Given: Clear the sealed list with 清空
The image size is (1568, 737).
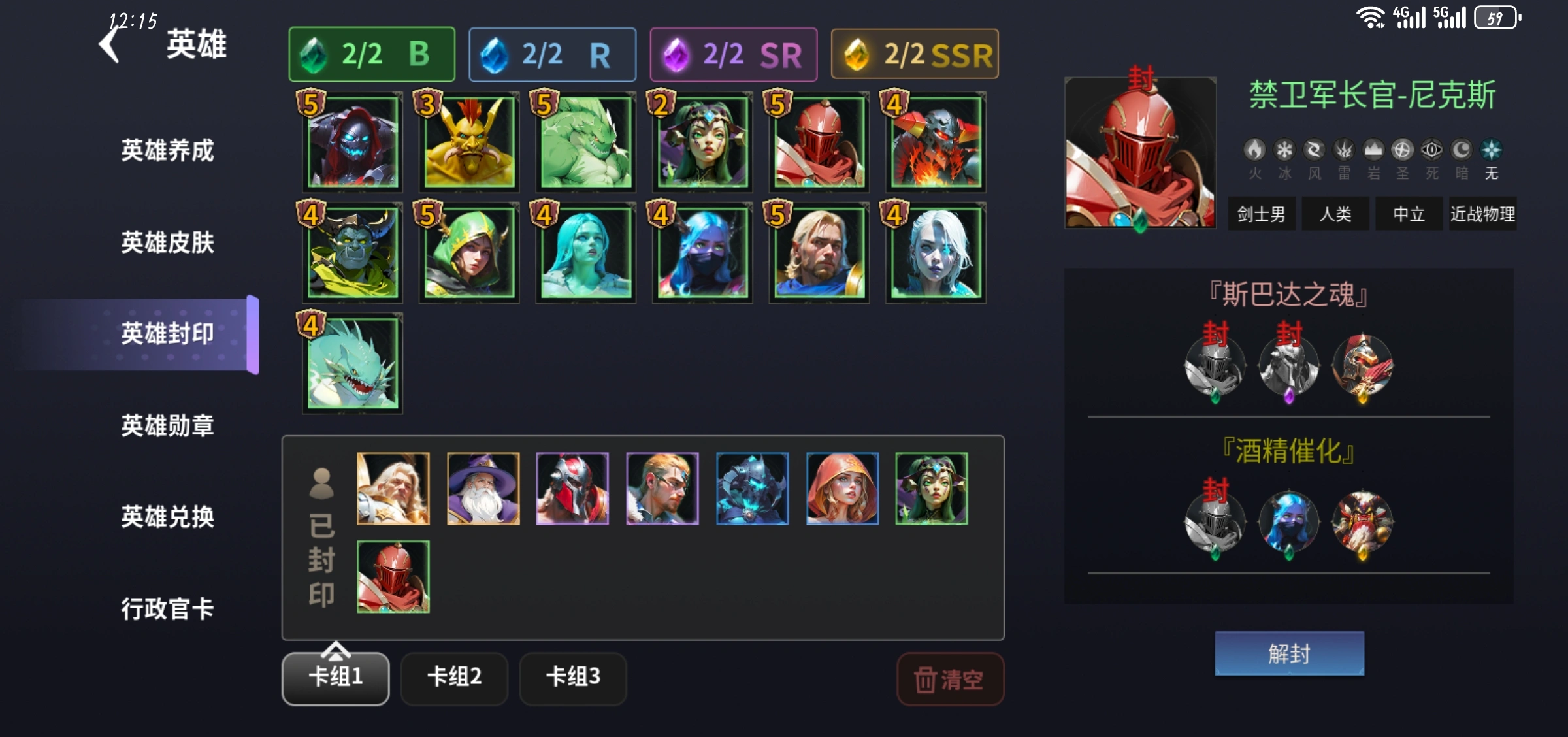Looking at the screenshot, I should pos(950,680).
